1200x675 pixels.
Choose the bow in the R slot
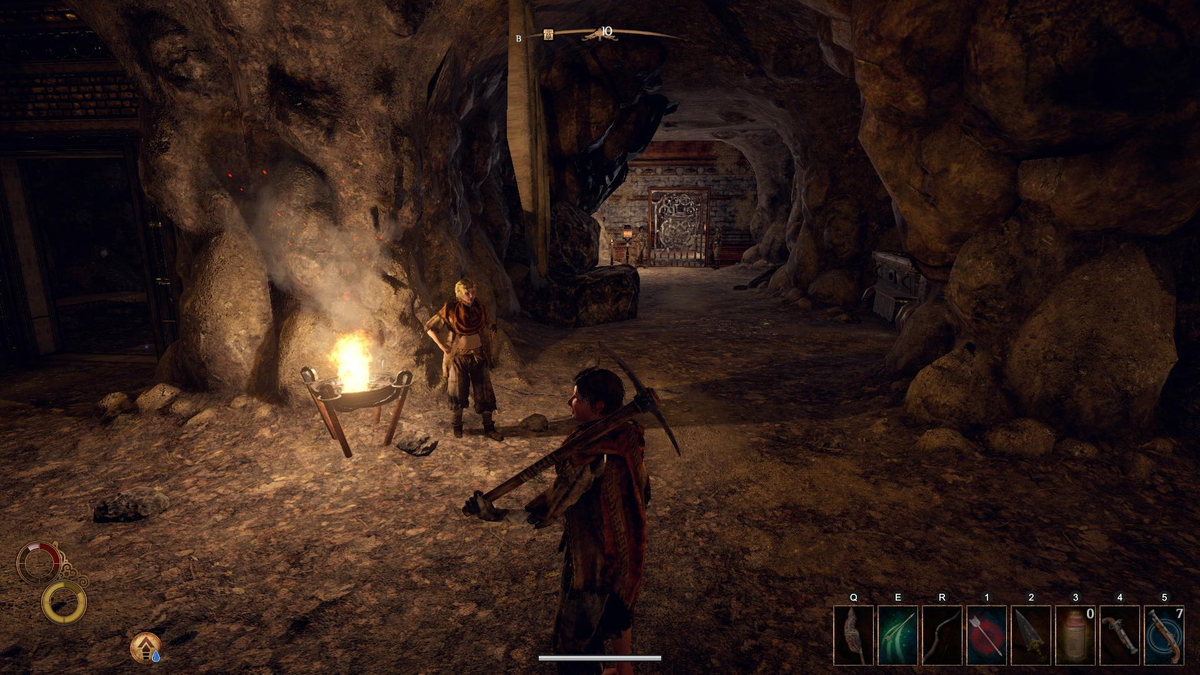(x=942, y=635)
